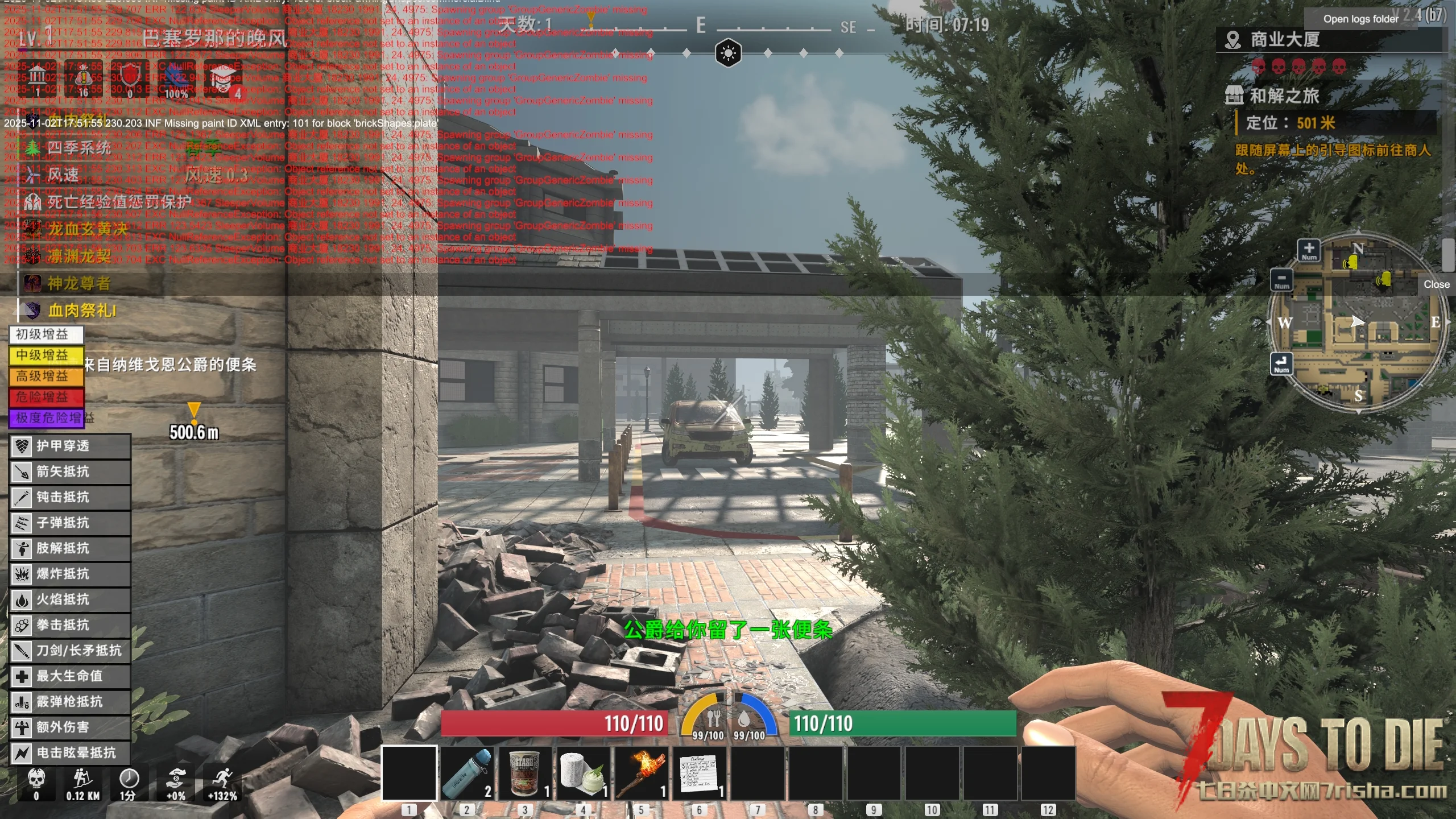This screenshot has width=1456, height=819.
Task: Click the 护甲穿透 stat row
Action: coord(71,446)
